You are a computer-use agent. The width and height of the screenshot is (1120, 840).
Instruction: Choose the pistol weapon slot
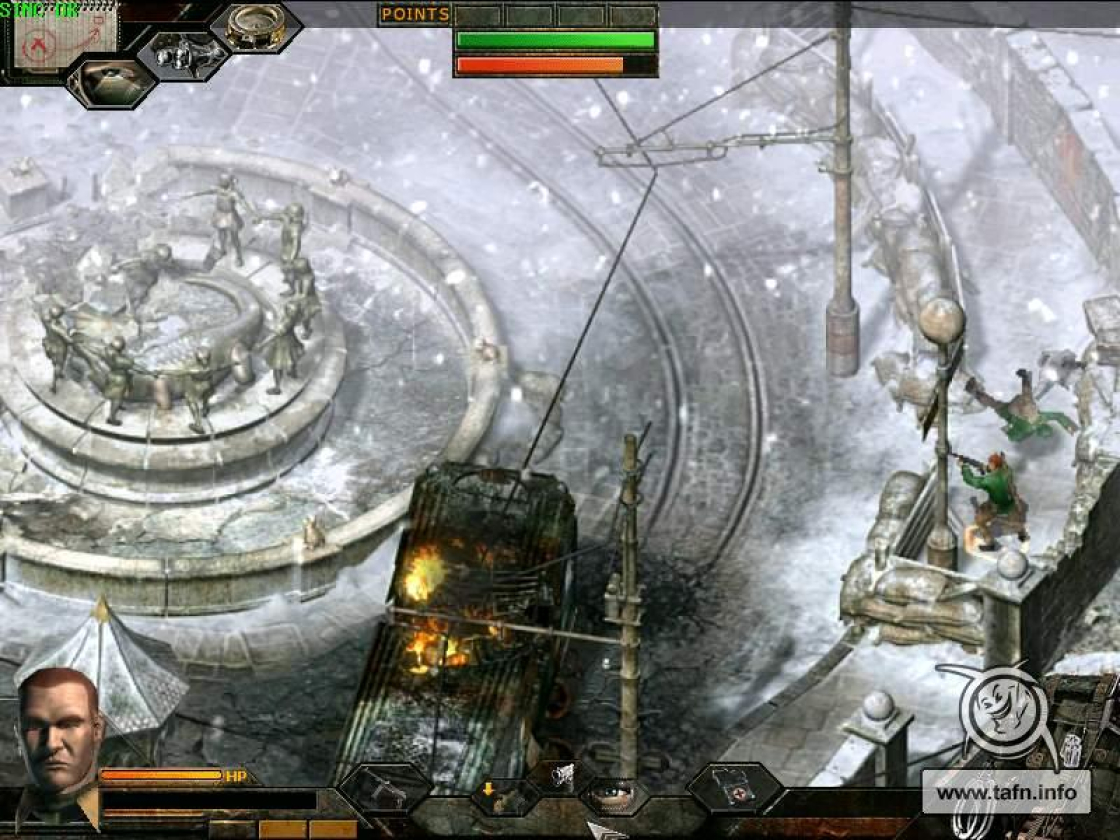[384, 789]
